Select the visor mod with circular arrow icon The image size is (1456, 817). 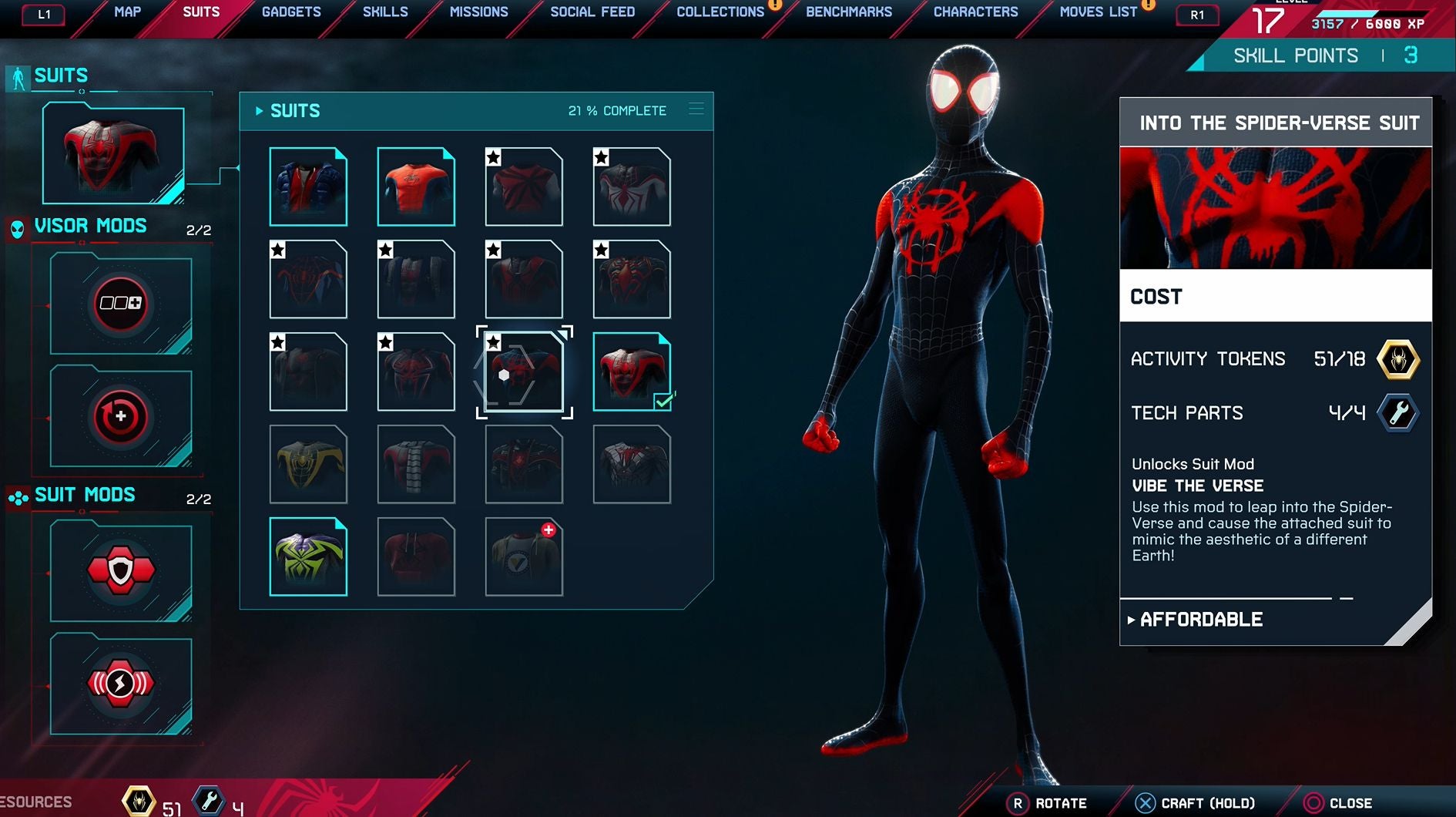[x=121, y=418]
